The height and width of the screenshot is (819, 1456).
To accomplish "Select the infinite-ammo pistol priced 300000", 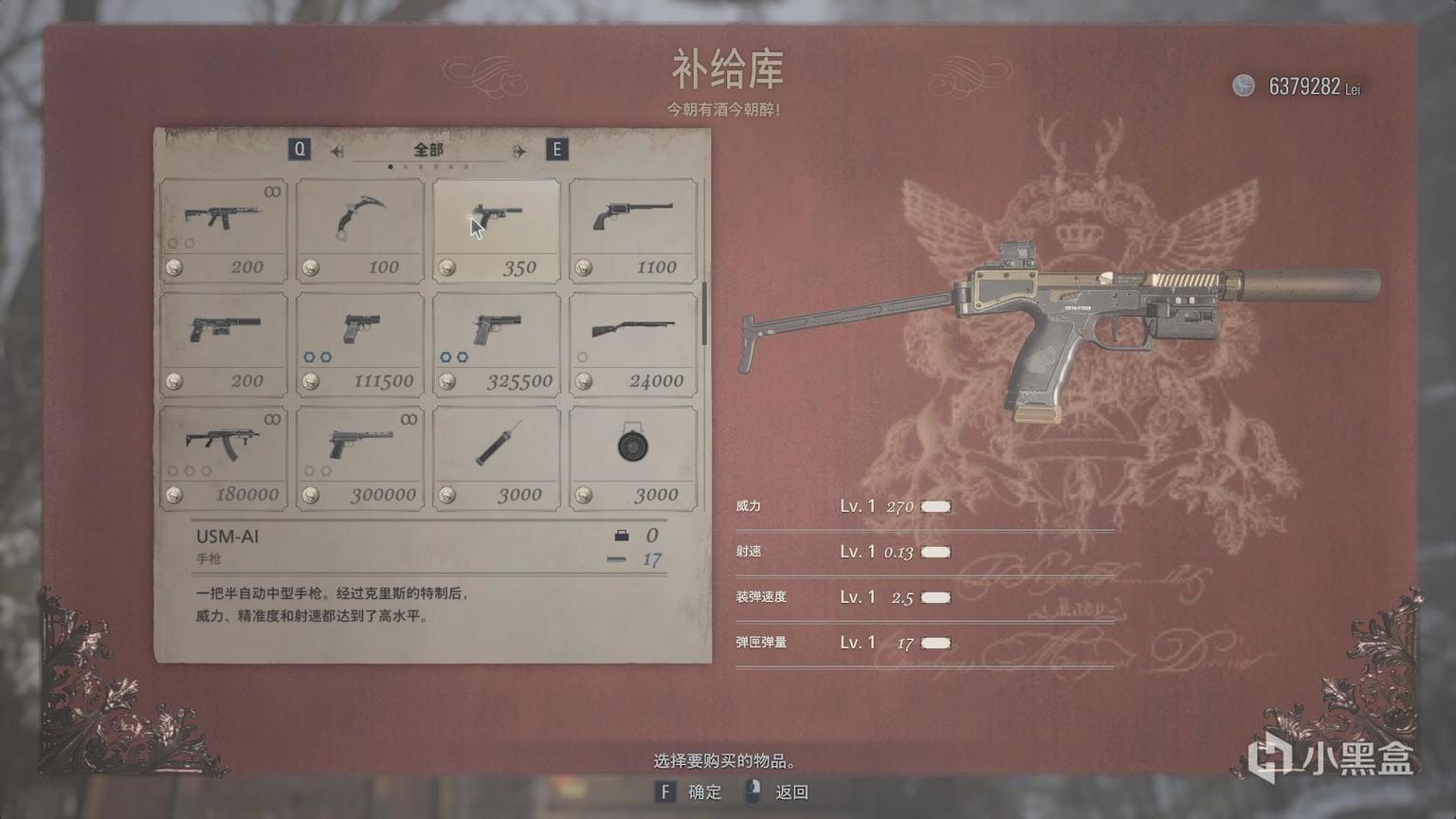I will (x=359, y=455).
